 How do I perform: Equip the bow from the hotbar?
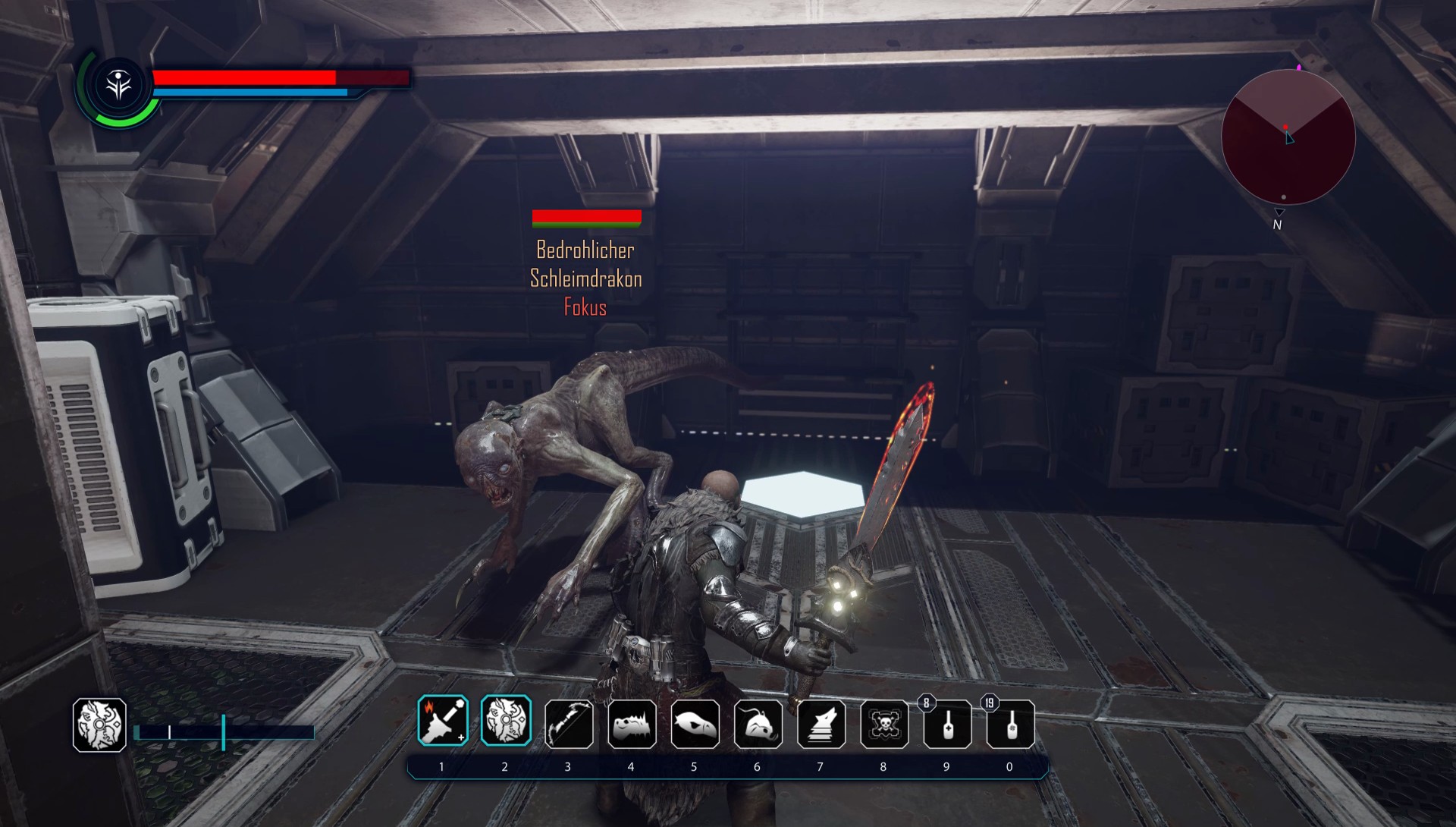(x=569, y=724)
